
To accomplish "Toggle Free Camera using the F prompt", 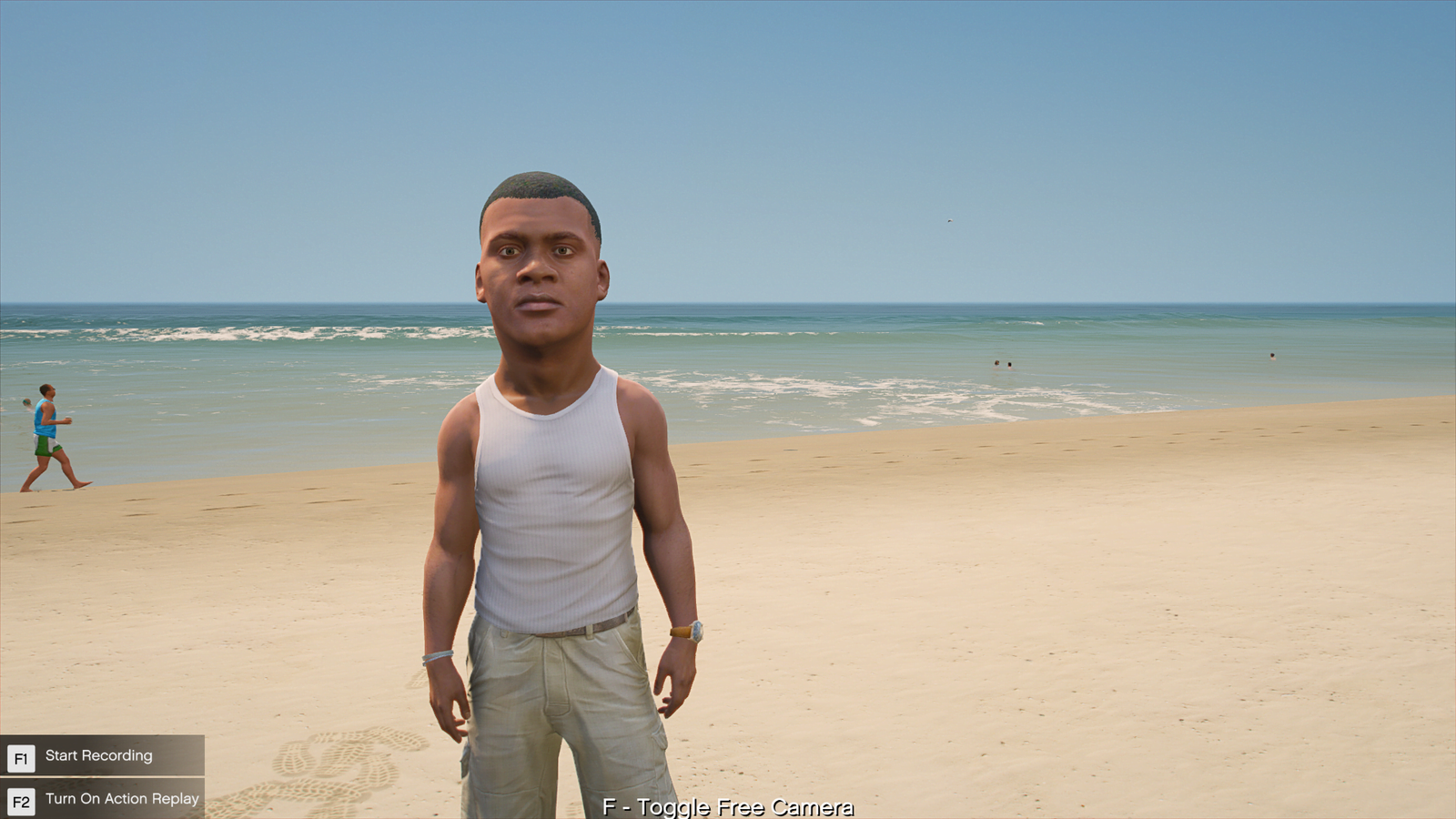I will point(728,807).
